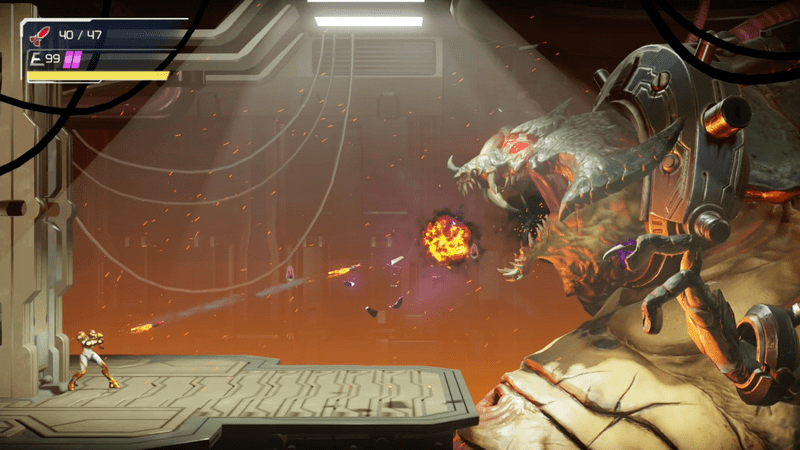800x450 pixels.
Task: Select the missile weapon icon
Action: (42, 36)
